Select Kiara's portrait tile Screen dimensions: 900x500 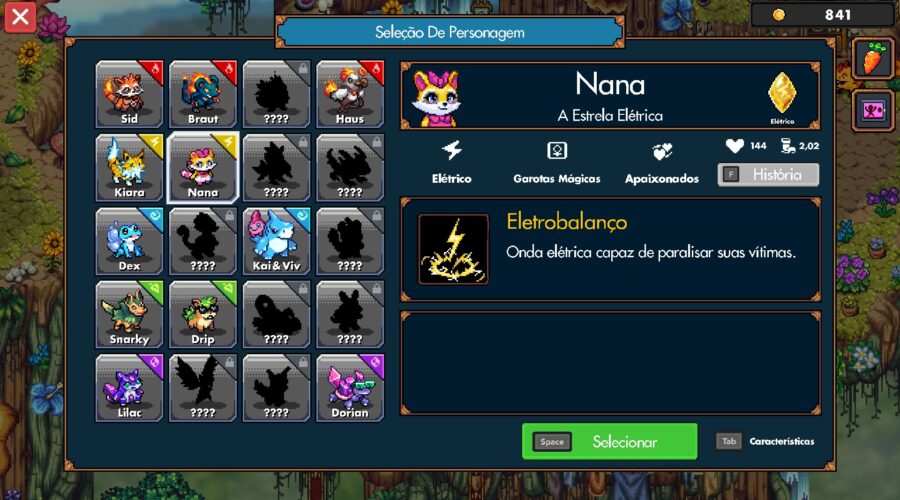point(129,167)
